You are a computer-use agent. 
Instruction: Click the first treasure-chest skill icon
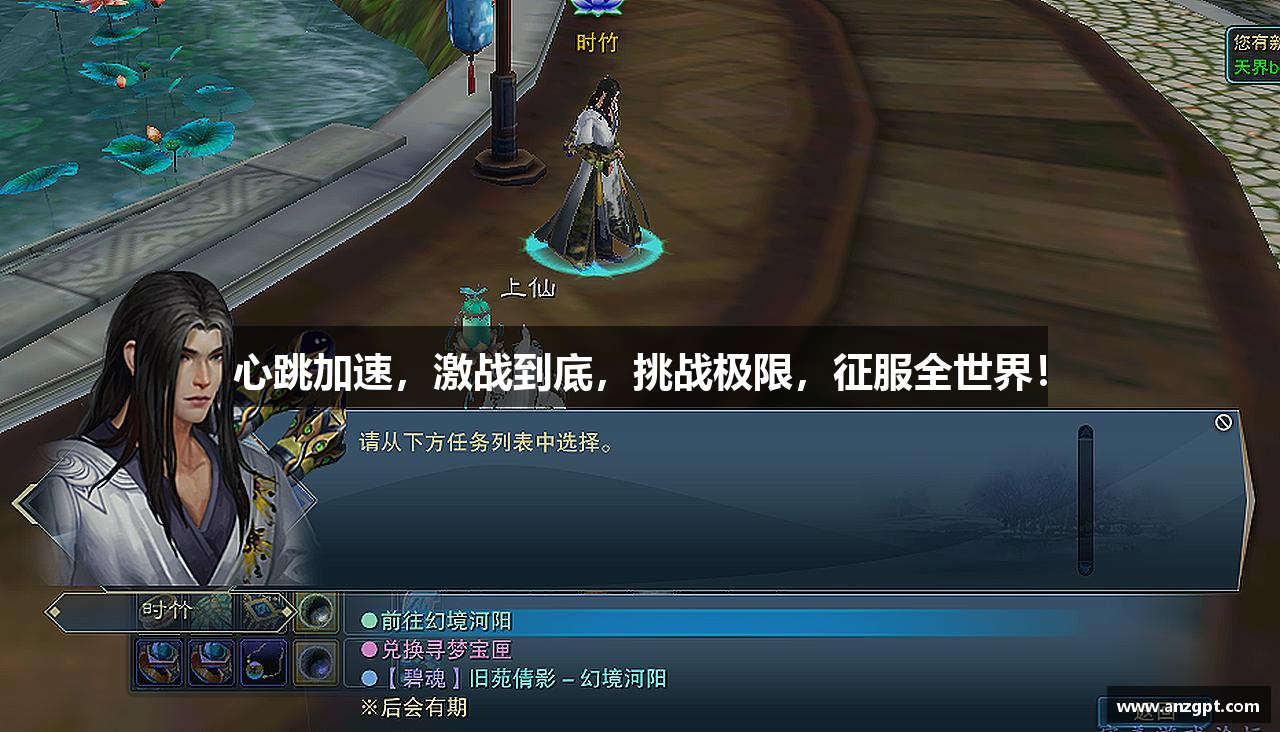(159, 663)
